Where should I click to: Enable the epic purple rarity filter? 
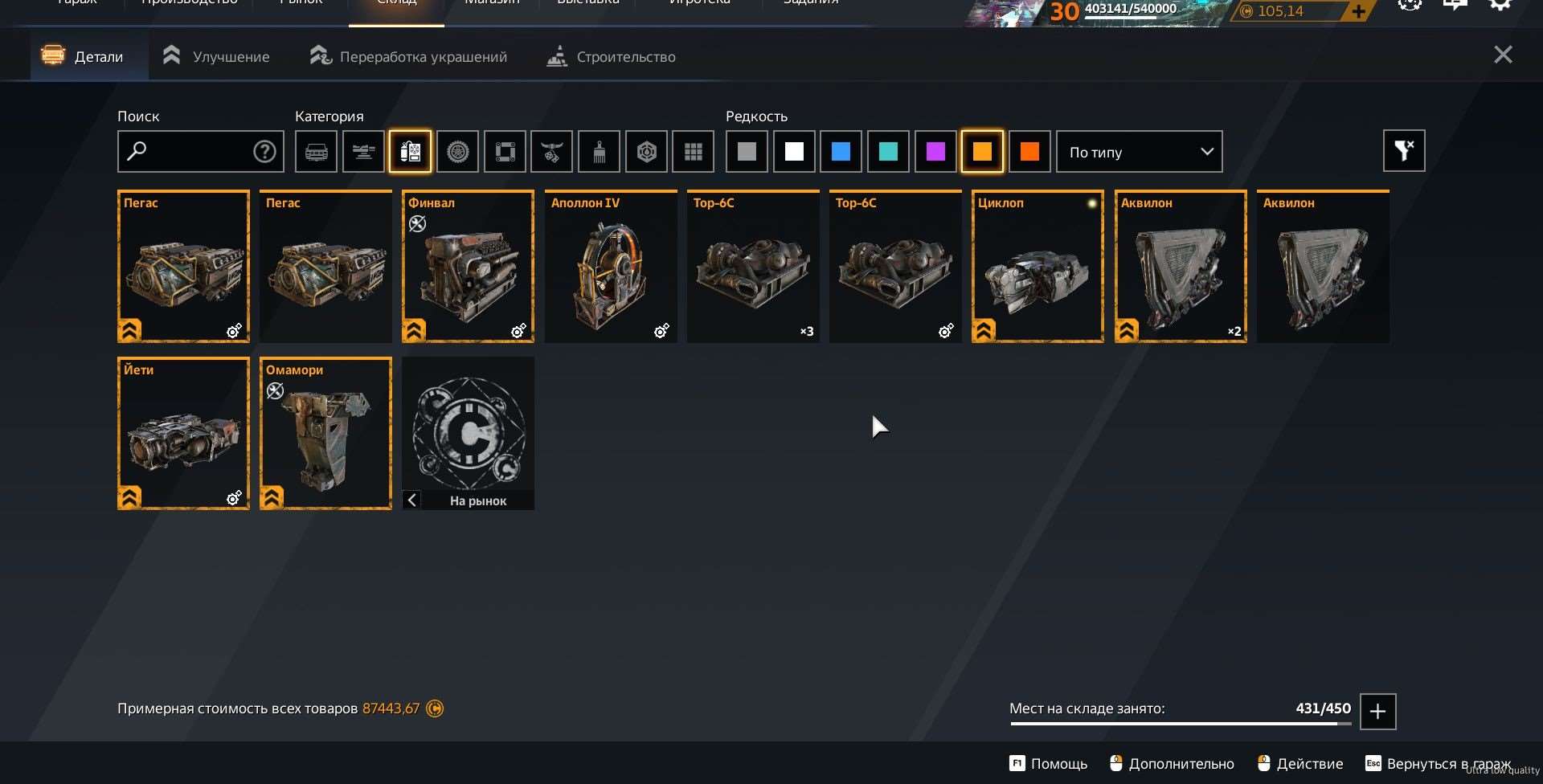pos(935,151)
